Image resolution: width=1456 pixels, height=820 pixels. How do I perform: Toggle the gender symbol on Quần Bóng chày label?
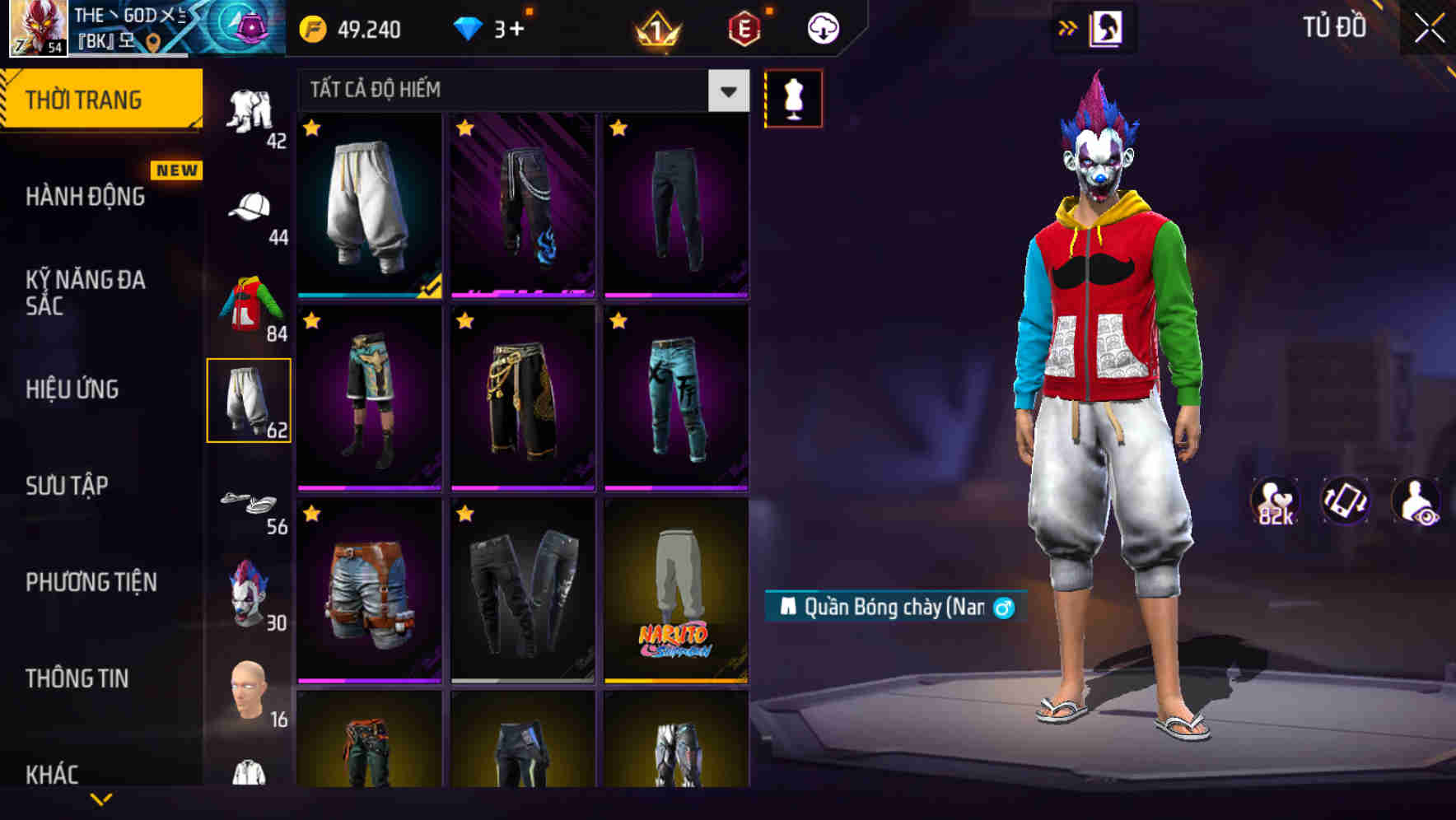coord(1001,606)
